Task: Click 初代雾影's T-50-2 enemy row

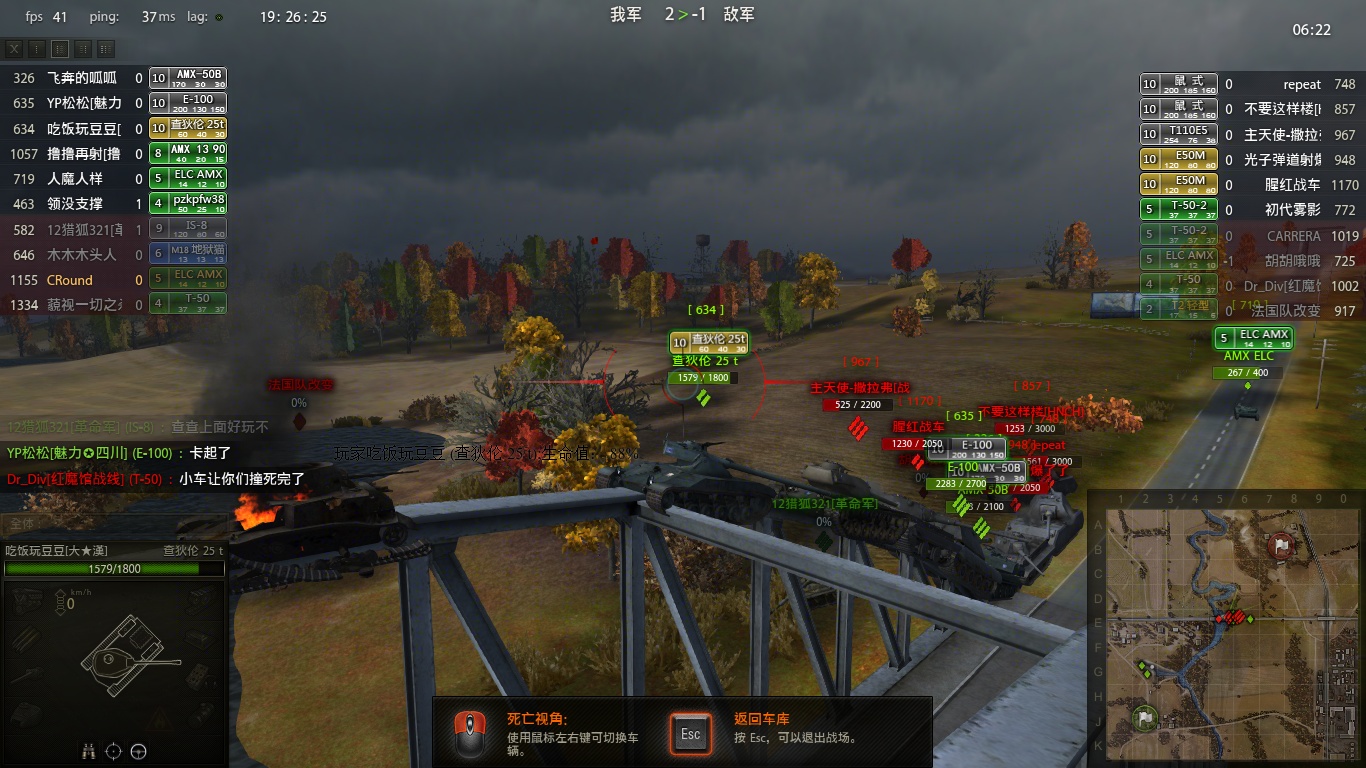Action: pos(1248,210)
